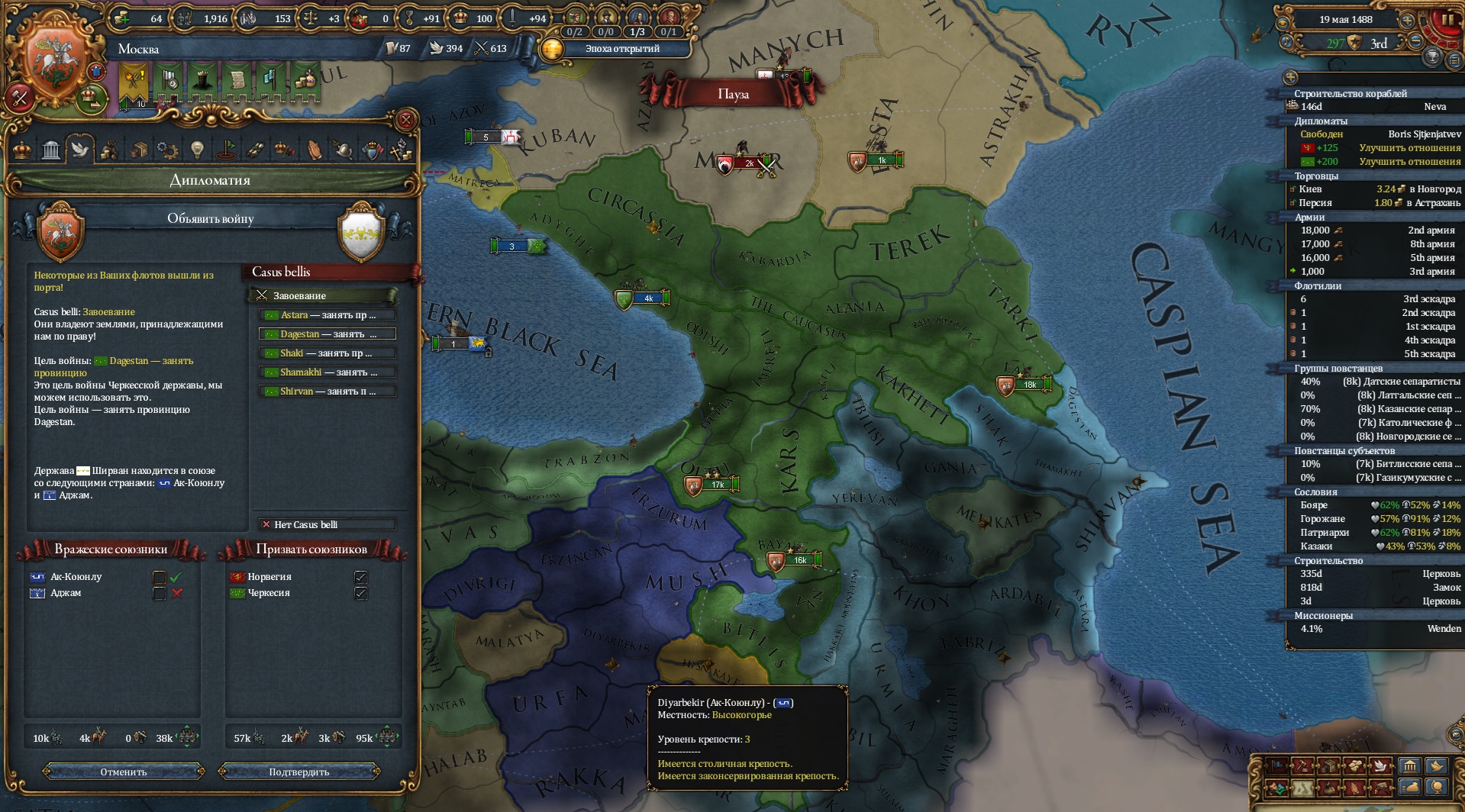Decrease game speed with the minus button
The width and height of the screenshot is (1465, 812).
click(1415, 42)
